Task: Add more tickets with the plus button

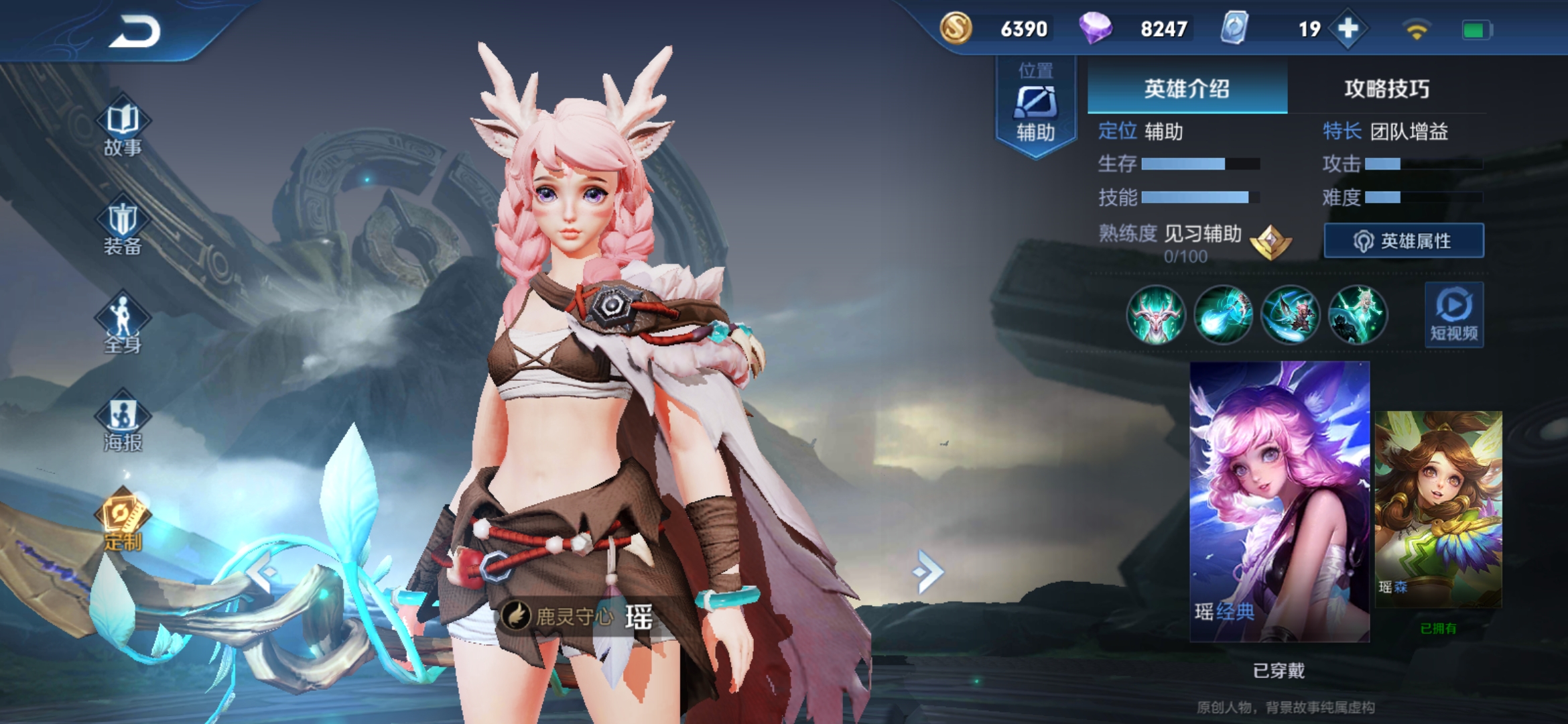Action: [x=1348, y=29]
